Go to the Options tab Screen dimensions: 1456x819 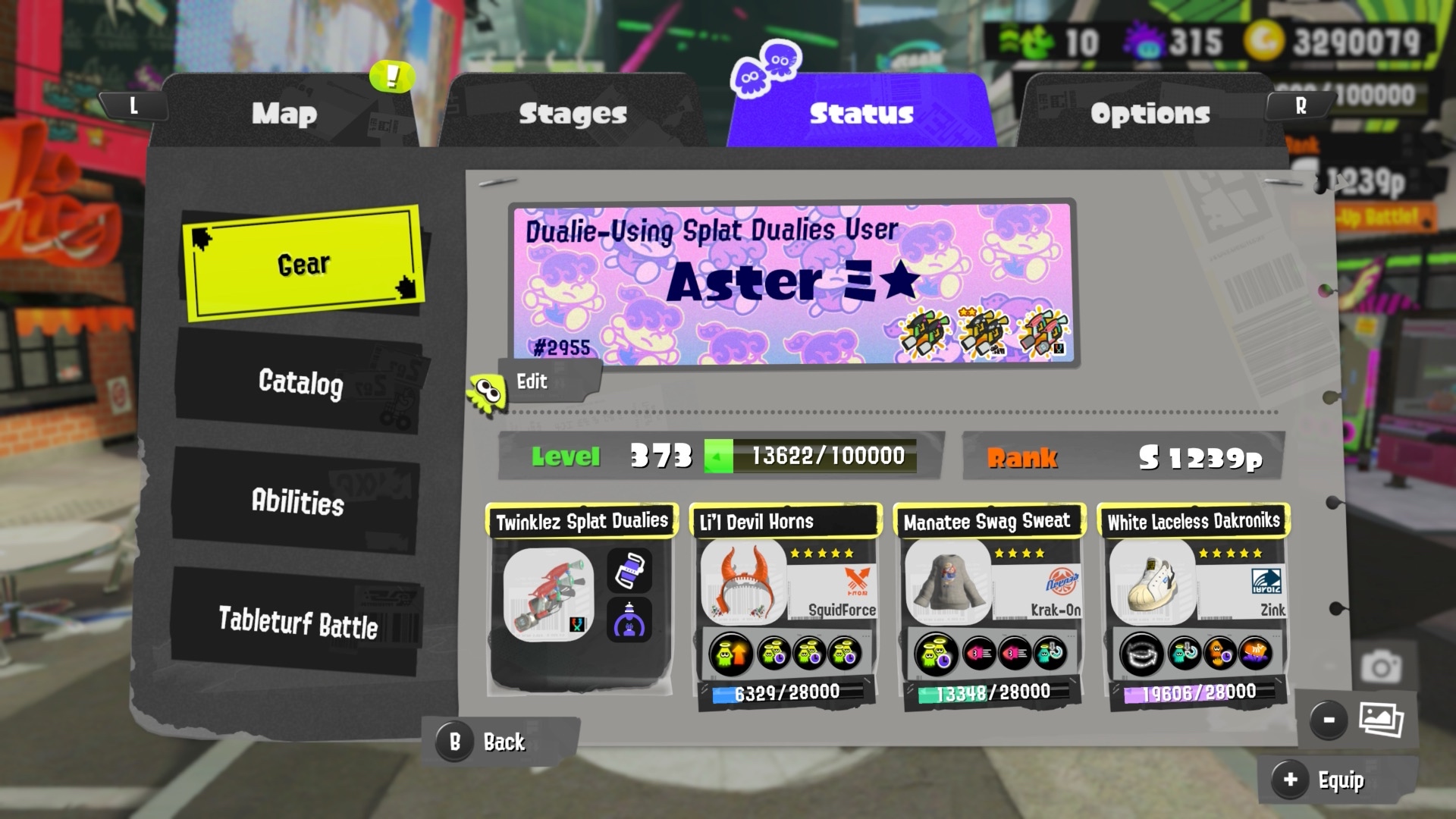point(1150,114)
